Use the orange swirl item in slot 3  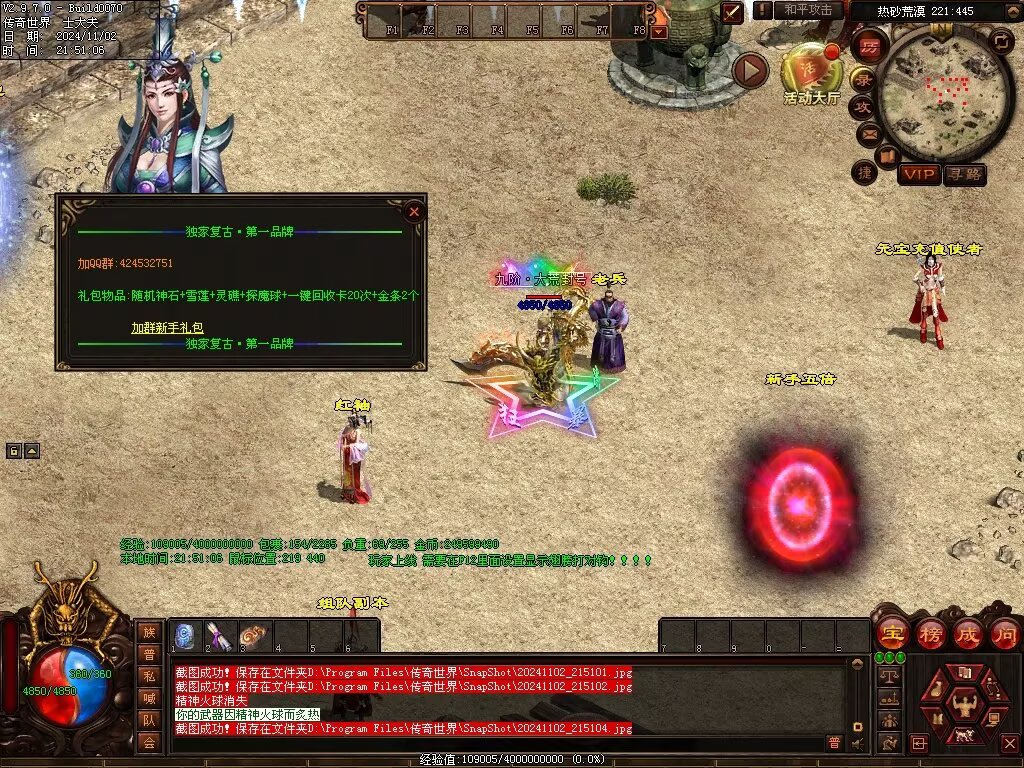[254, 636]
